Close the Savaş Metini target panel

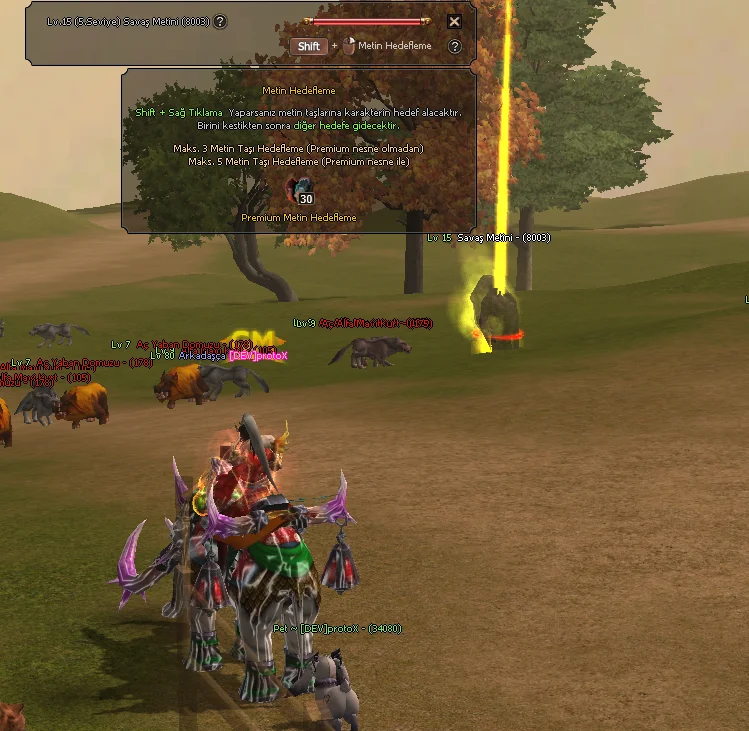point(454,21)
